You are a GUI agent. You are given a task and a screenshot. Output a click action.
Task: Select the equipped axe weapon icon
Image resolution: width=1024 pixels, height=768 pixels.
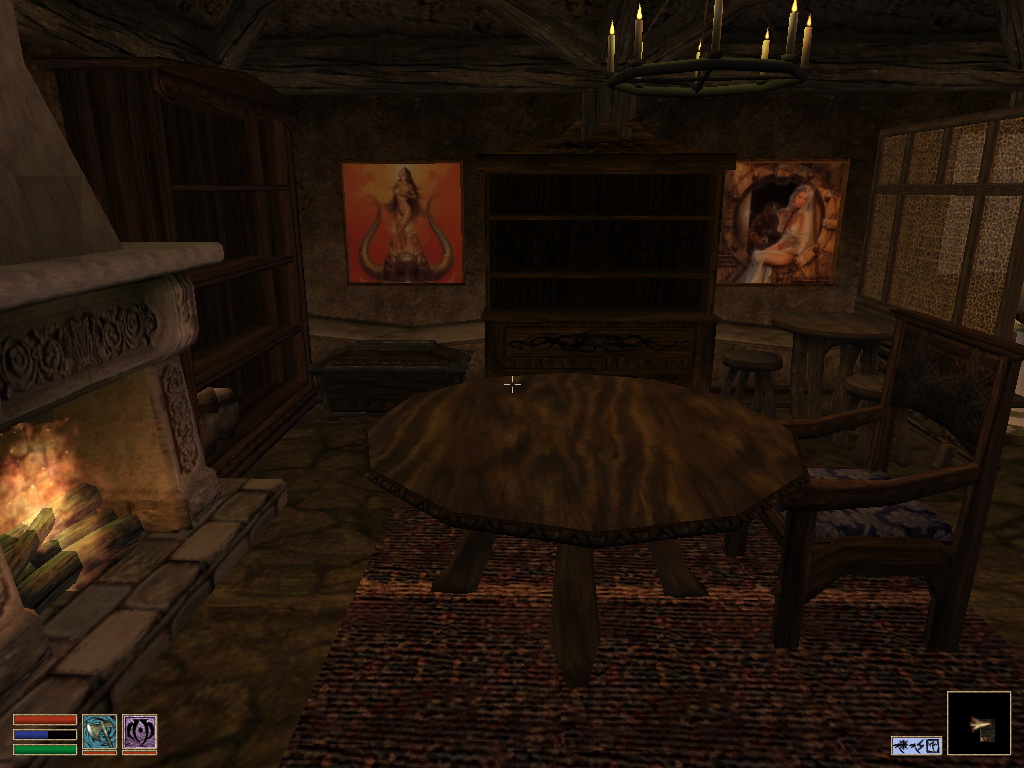[99, 732]
